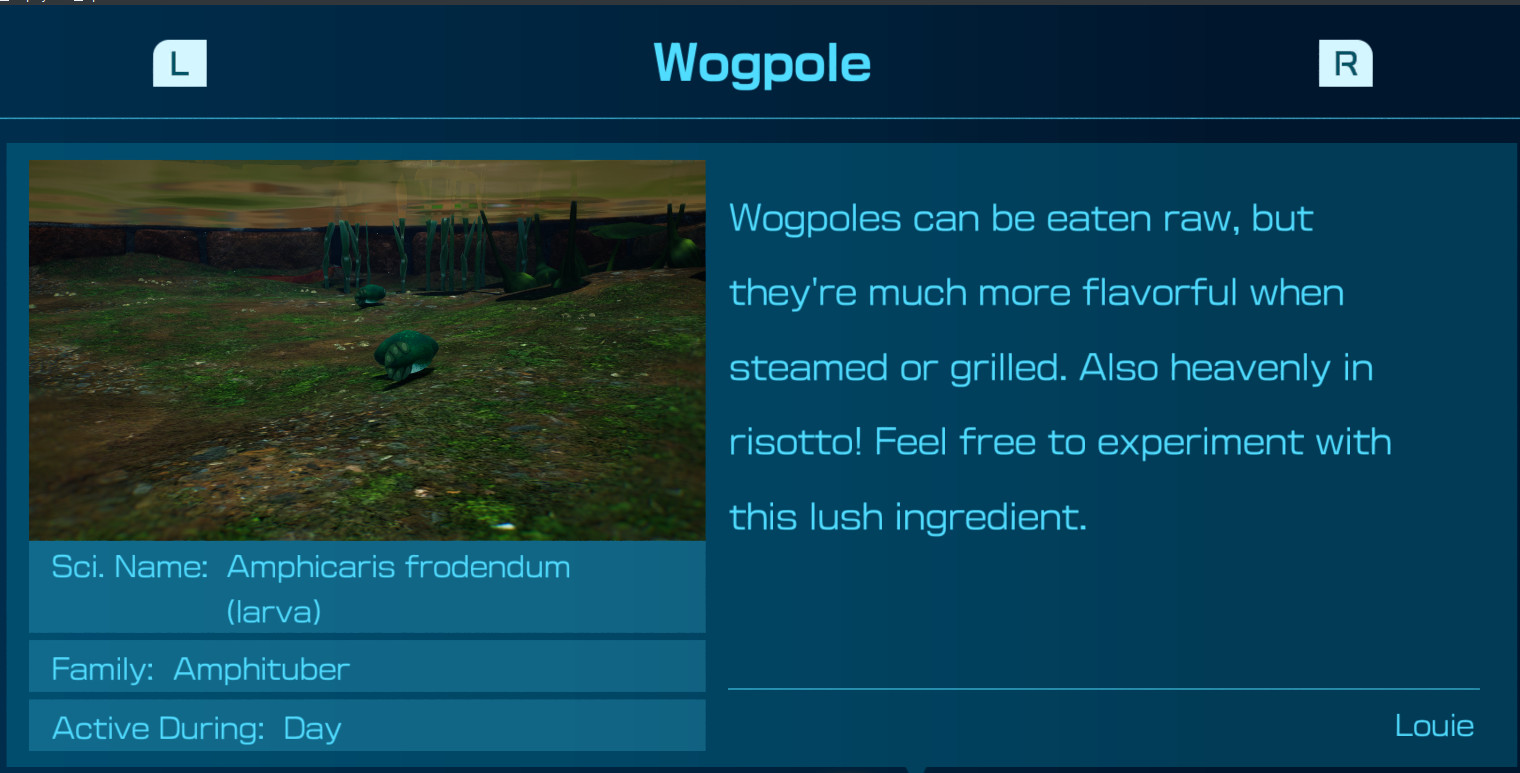Toggle display of the scientific name
1520x773 pixels.
click(367, 589)
